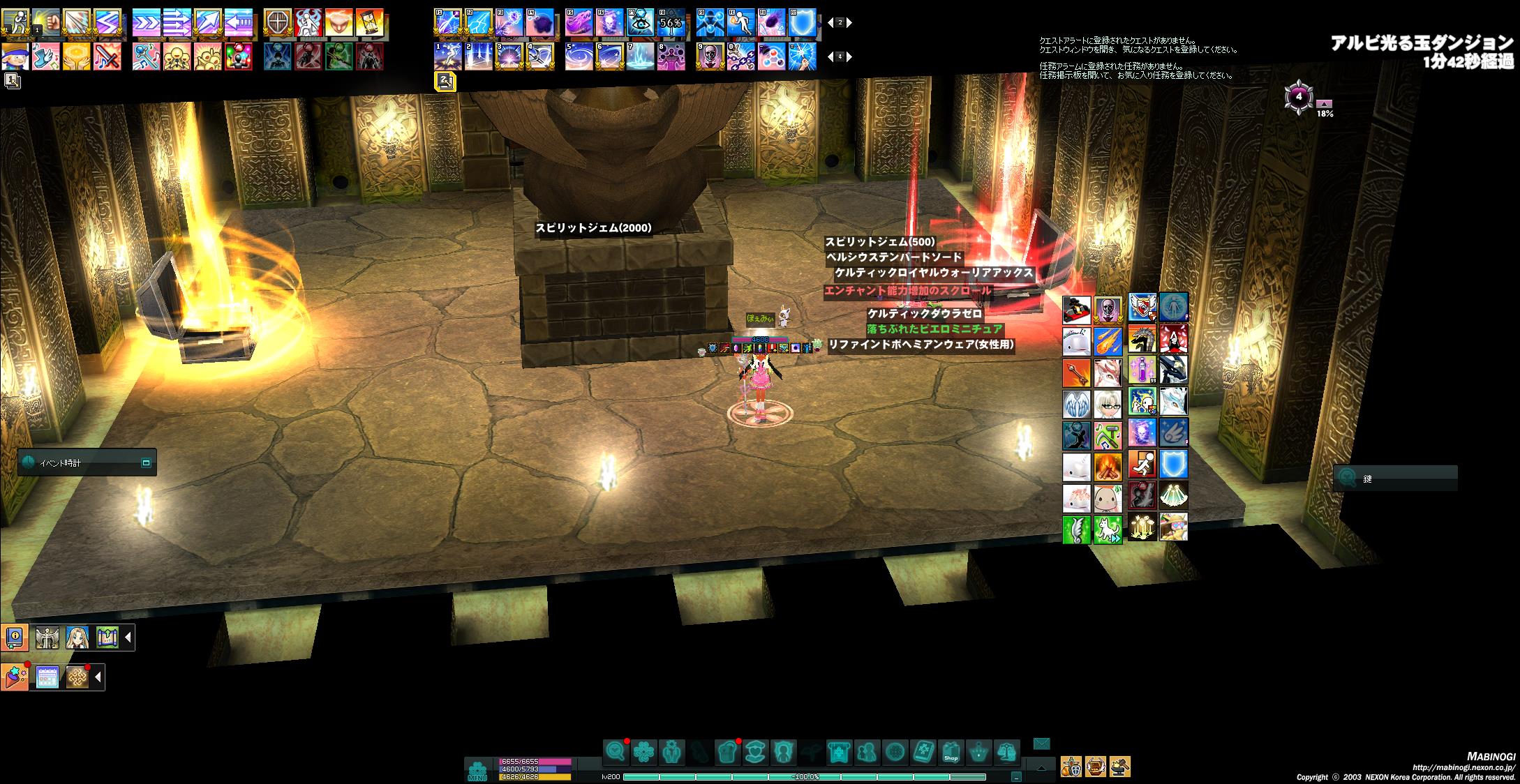The height and width of the screenshot is (784, 1520).
Task: Collapse the calendar shortcut bar arrow
Action: [x=98, y=677]
